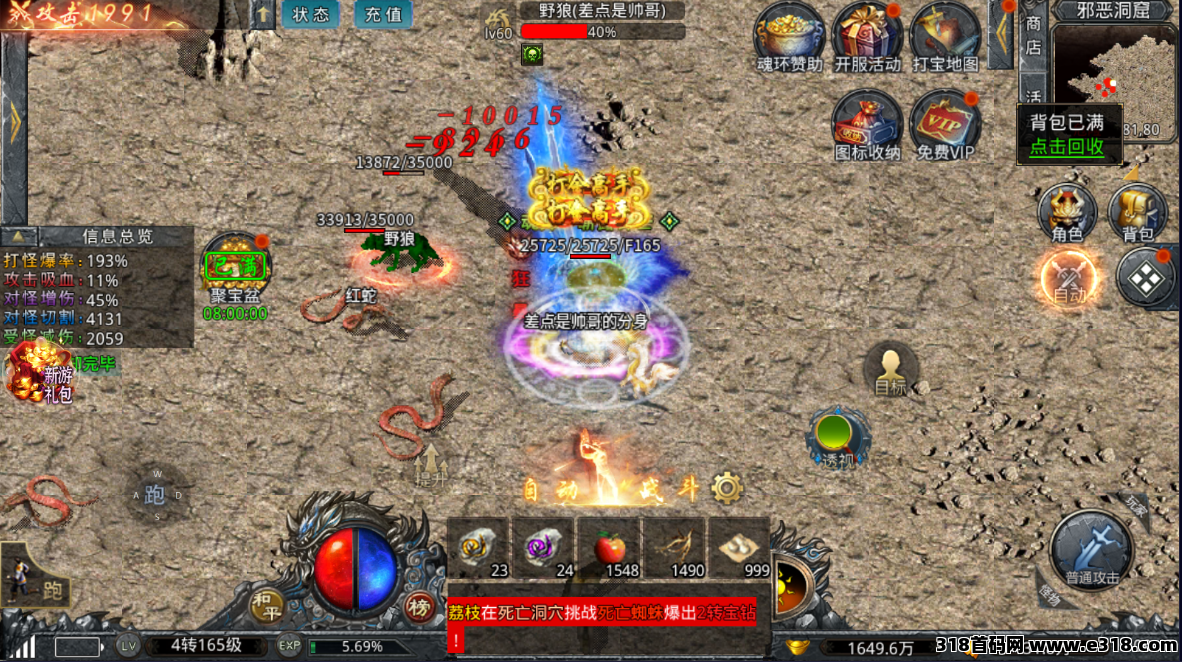Image resolution: width=1182 pixels, height=662 pixels.
Task: Open the 打宝地图 treasure map
Action: point(944,38)
